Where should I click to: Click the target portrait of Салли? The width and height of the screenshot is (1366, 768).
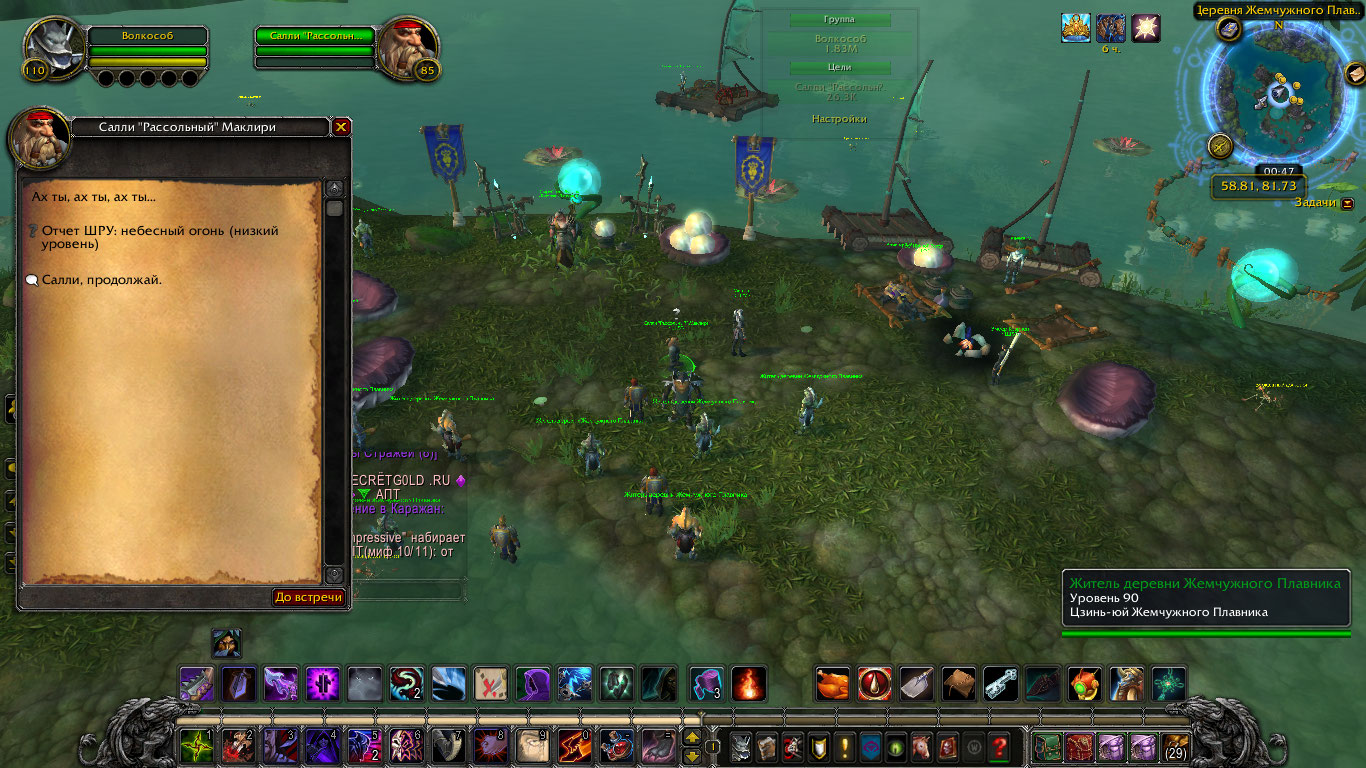point(410,46)
